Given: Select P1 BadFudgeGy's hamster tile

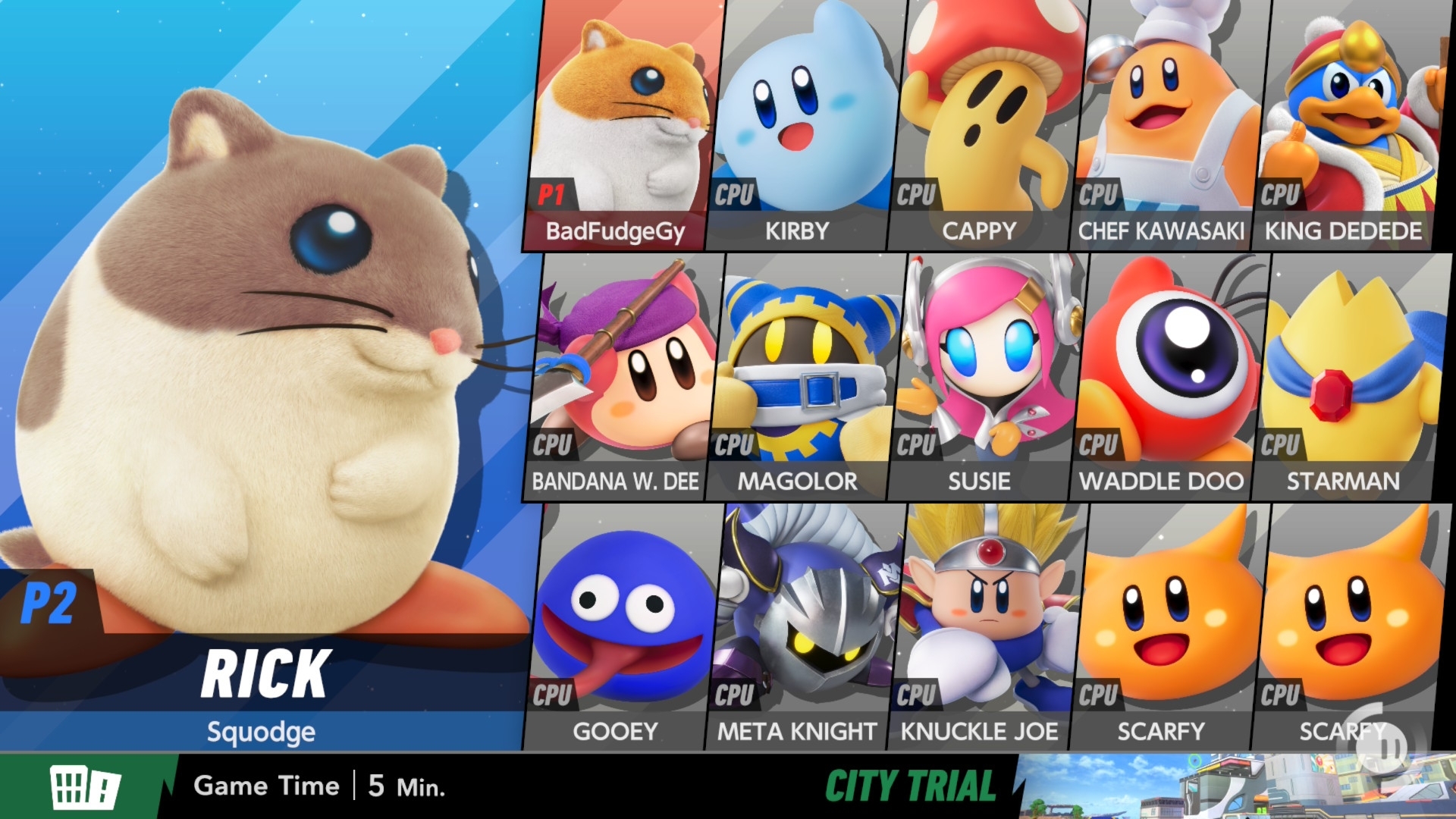Looking at the screenshot, I should pyautogui.click(x=622, y=125).
